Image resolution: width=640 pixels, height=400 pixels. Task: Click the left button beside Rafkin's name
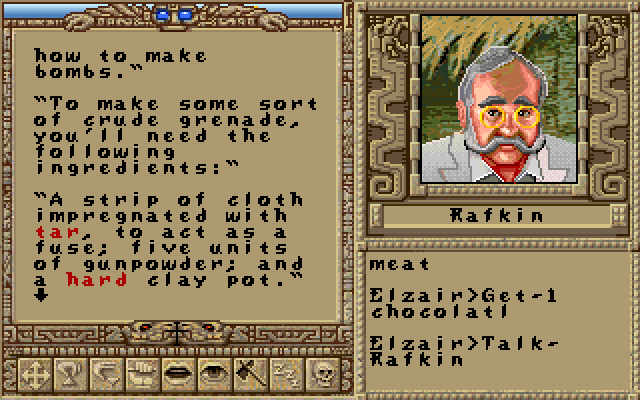(373, 216)
